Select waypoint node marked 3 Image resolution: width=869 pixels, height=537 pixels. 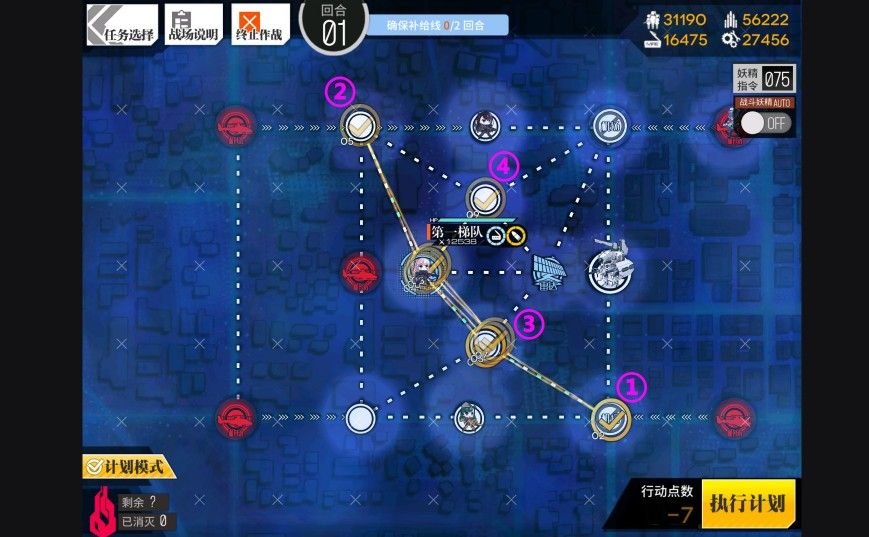(x=489, y=342)
